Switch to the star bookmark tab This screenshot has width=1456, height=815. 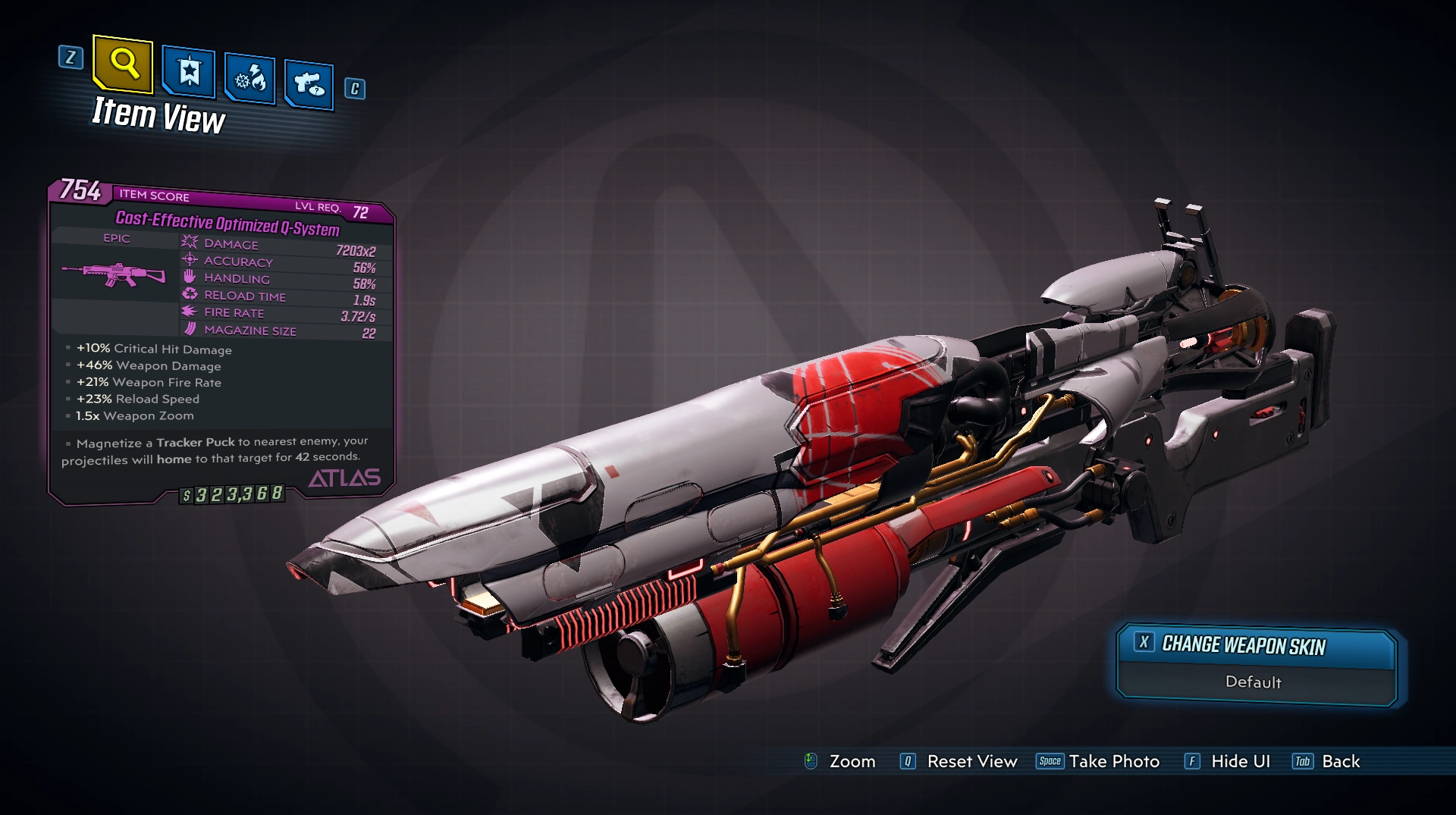pyautogui.click(x=189, y=73)
